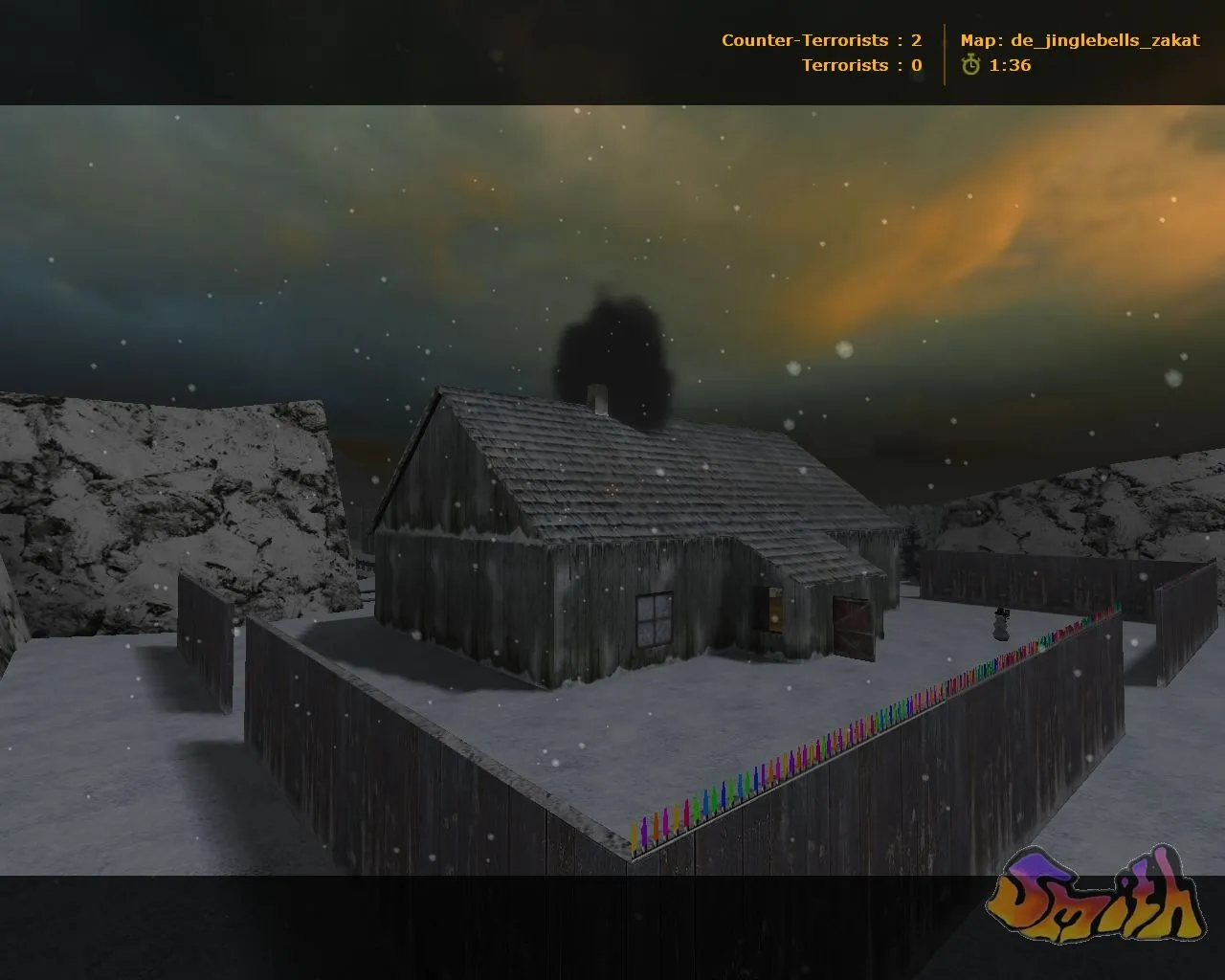Screen dimensions: 1225x980
Task: Select the Terrorists label in the HUD
Action: click(846, 66)
